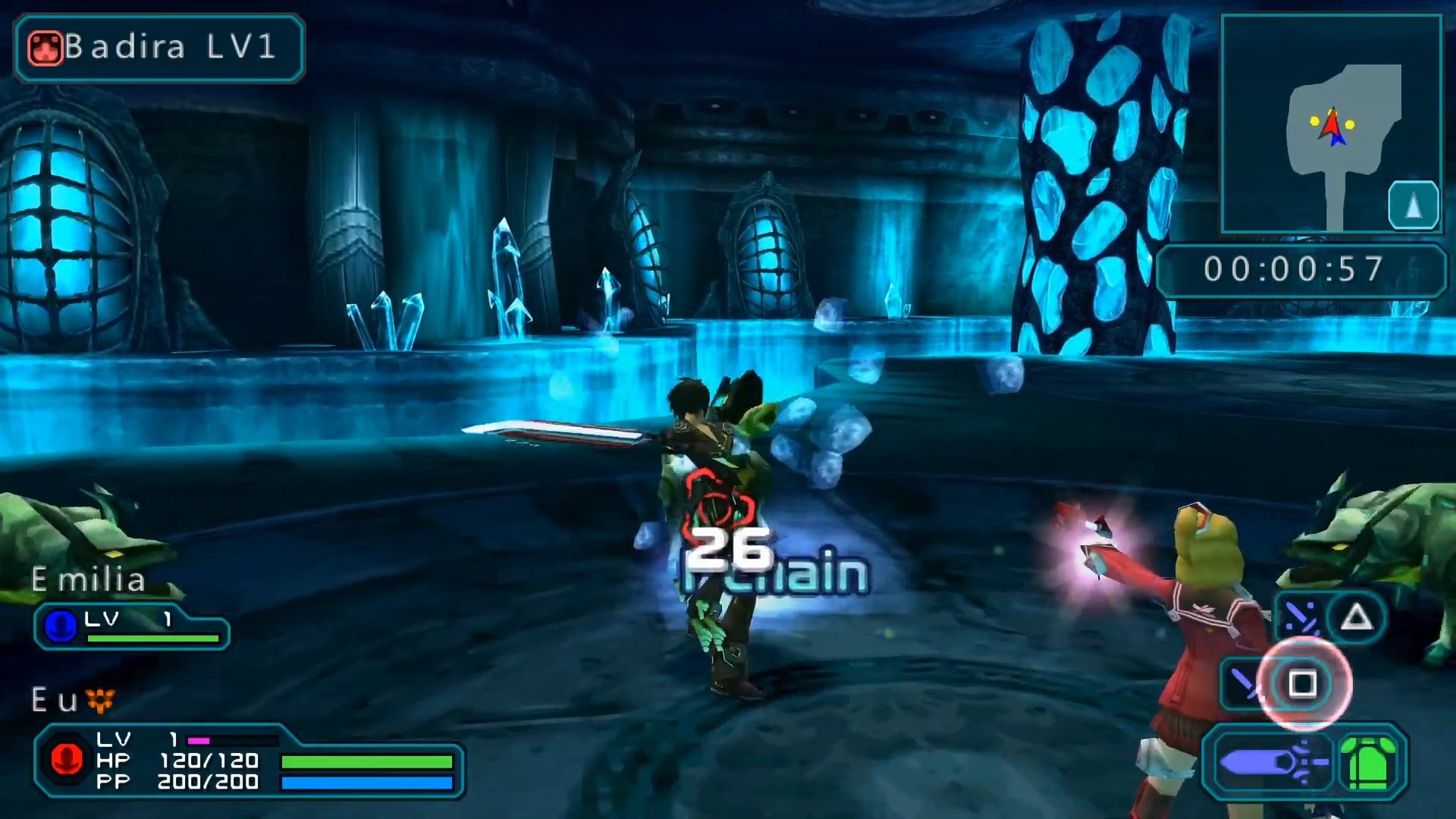Select the Badira LV1 target panel
This screenshot has height=819, width=1456.
159,48
